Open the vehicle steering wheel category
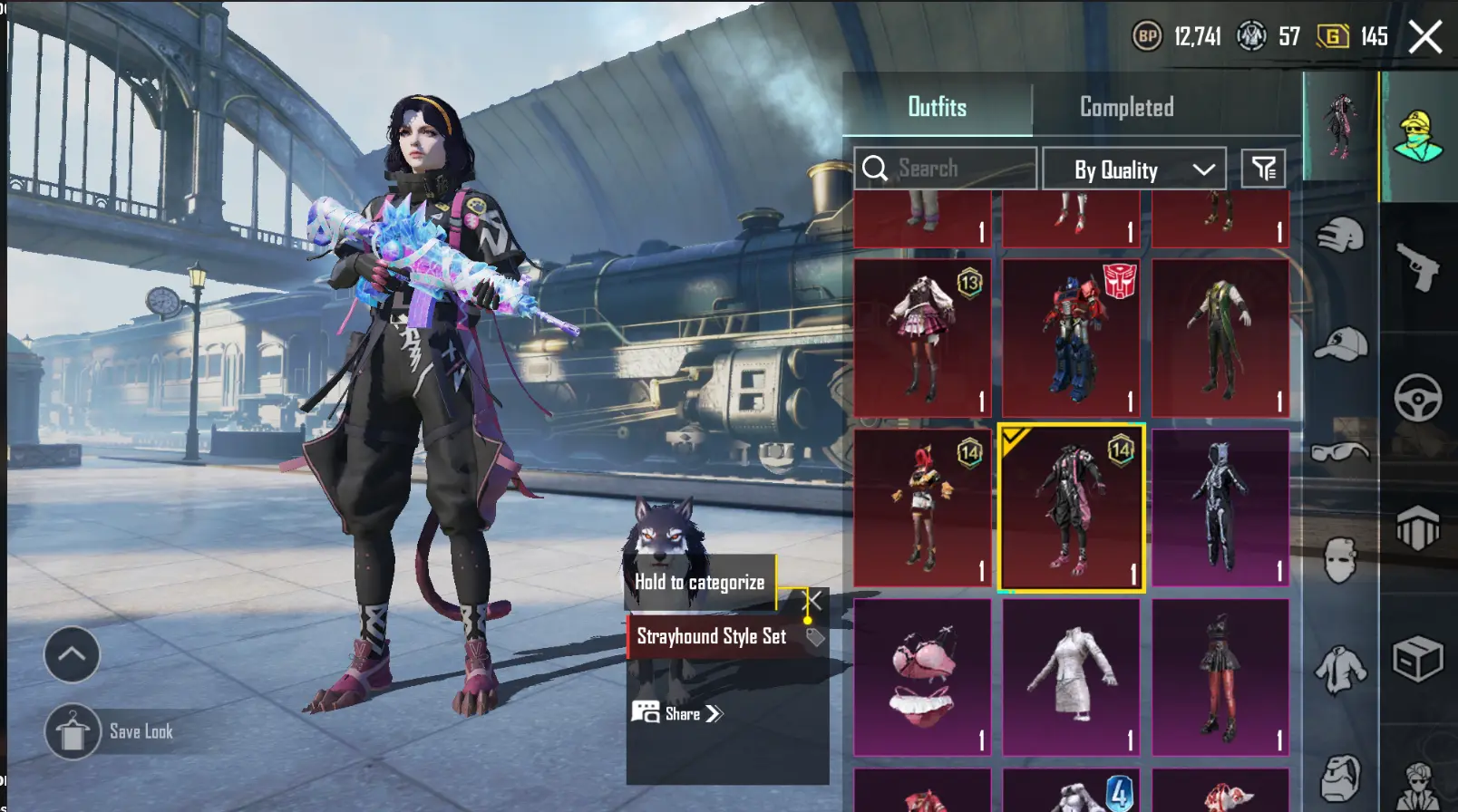This screenshot has height=812, width=1458. pos(1418,397)
